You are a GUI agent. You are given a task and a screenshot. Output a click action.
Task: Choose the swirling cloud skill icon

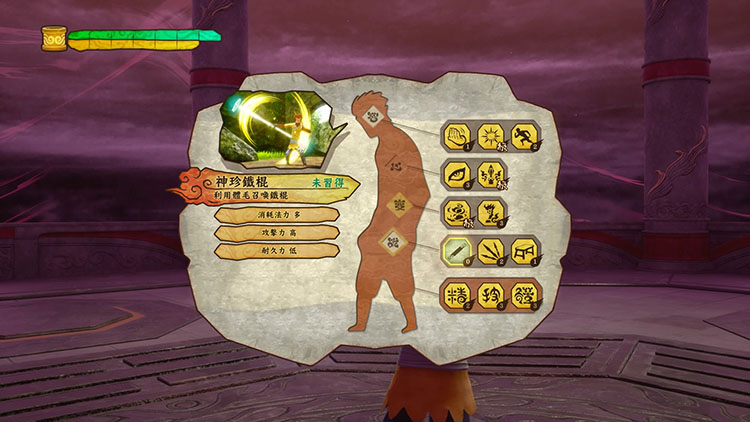[x=457, y=212]
